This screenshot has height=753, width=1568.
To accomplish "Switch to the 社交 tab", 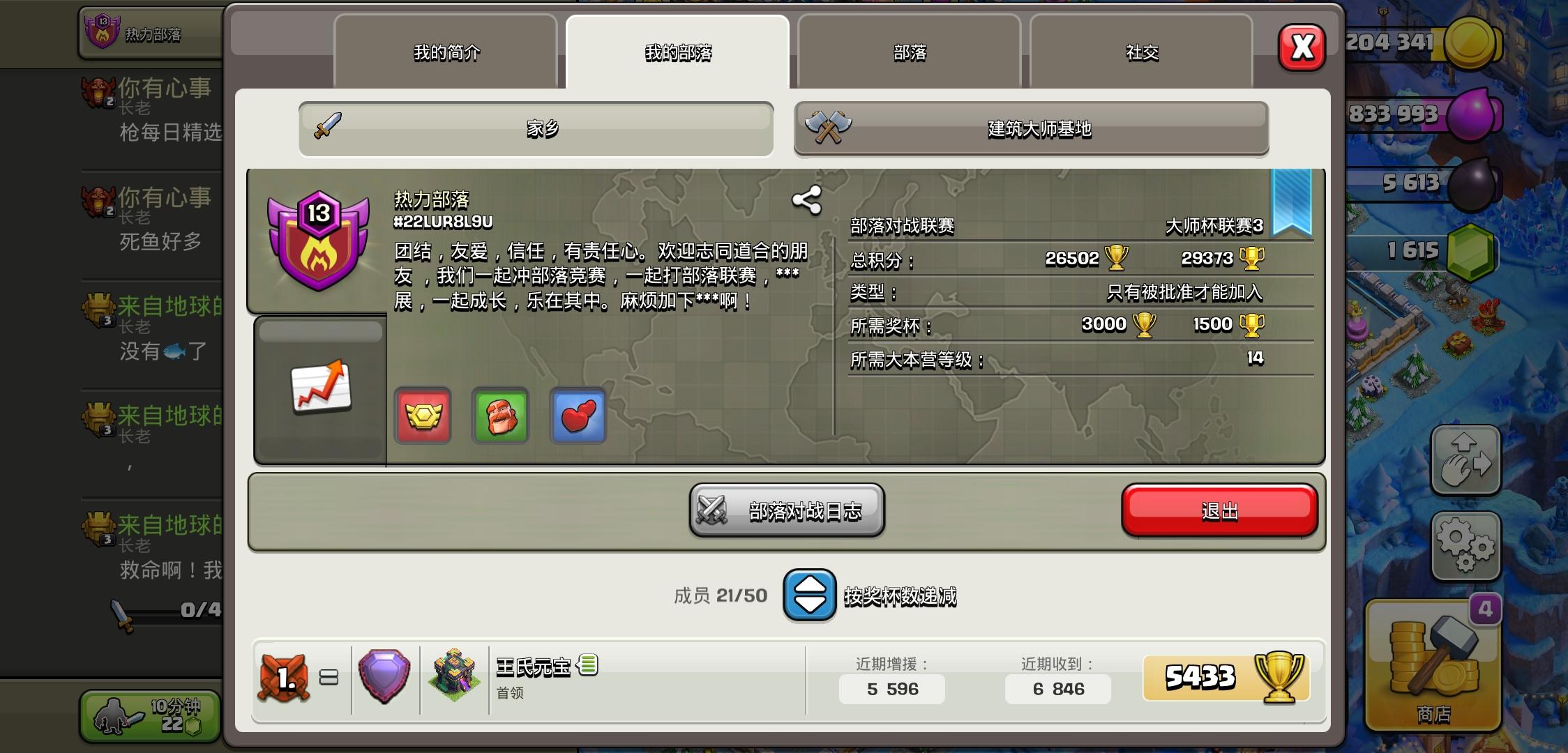I will pyautogui.click(x=1143, y=52).
